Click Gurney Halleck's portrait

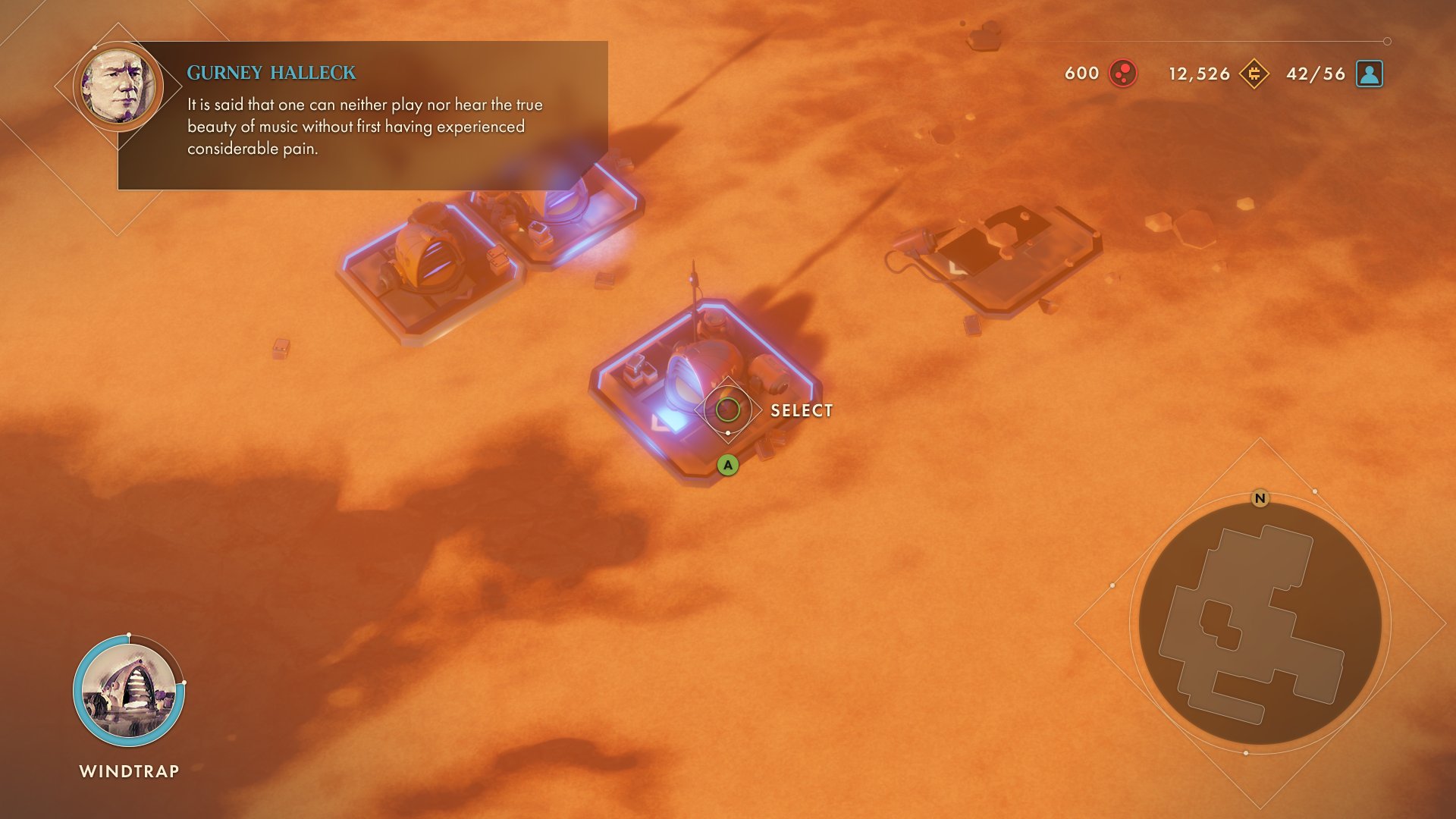[118, 86]
